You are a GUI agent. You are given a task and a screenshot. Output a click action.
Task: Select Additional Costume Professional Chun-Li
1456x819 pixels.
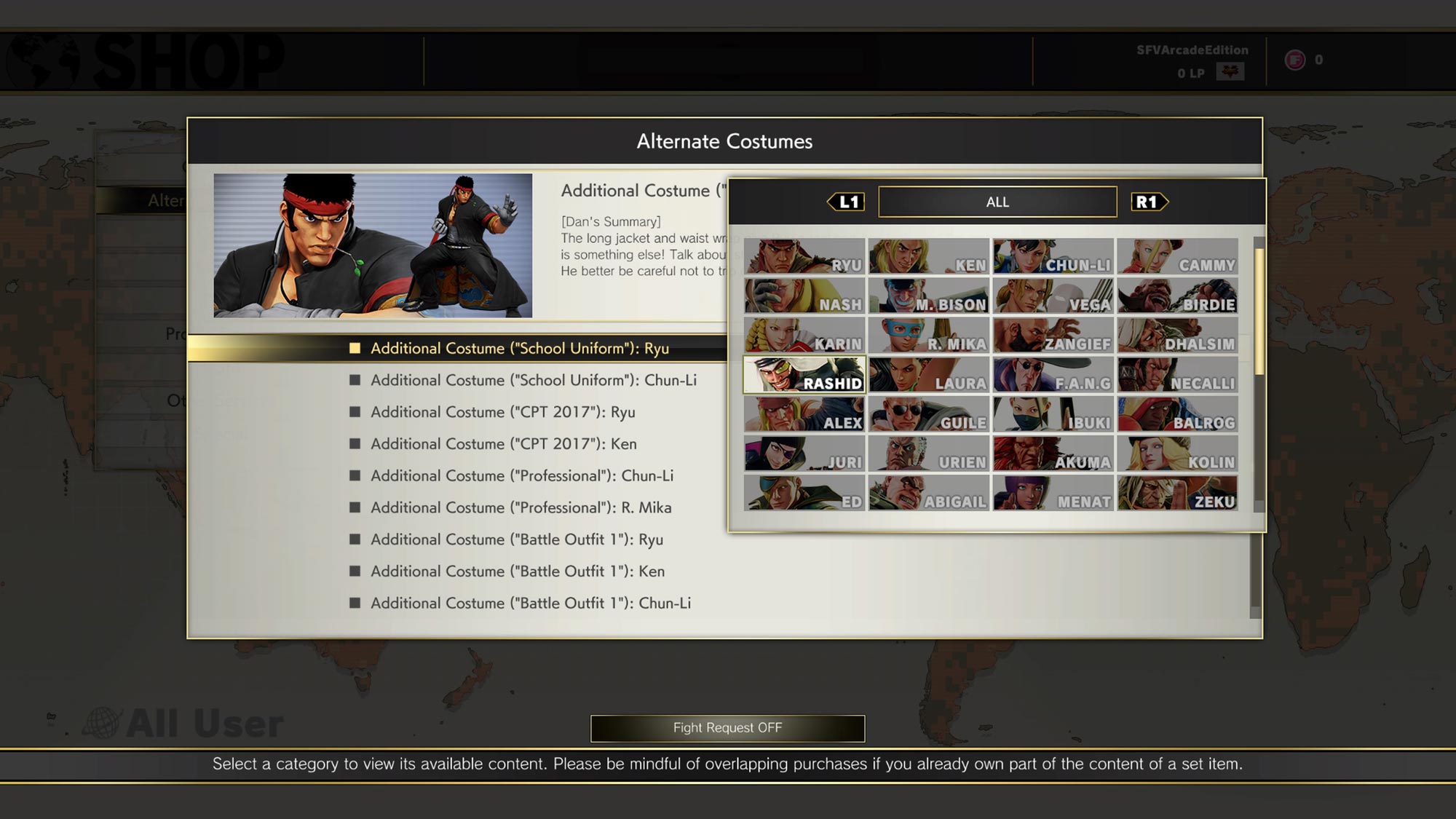pos(521,475)
